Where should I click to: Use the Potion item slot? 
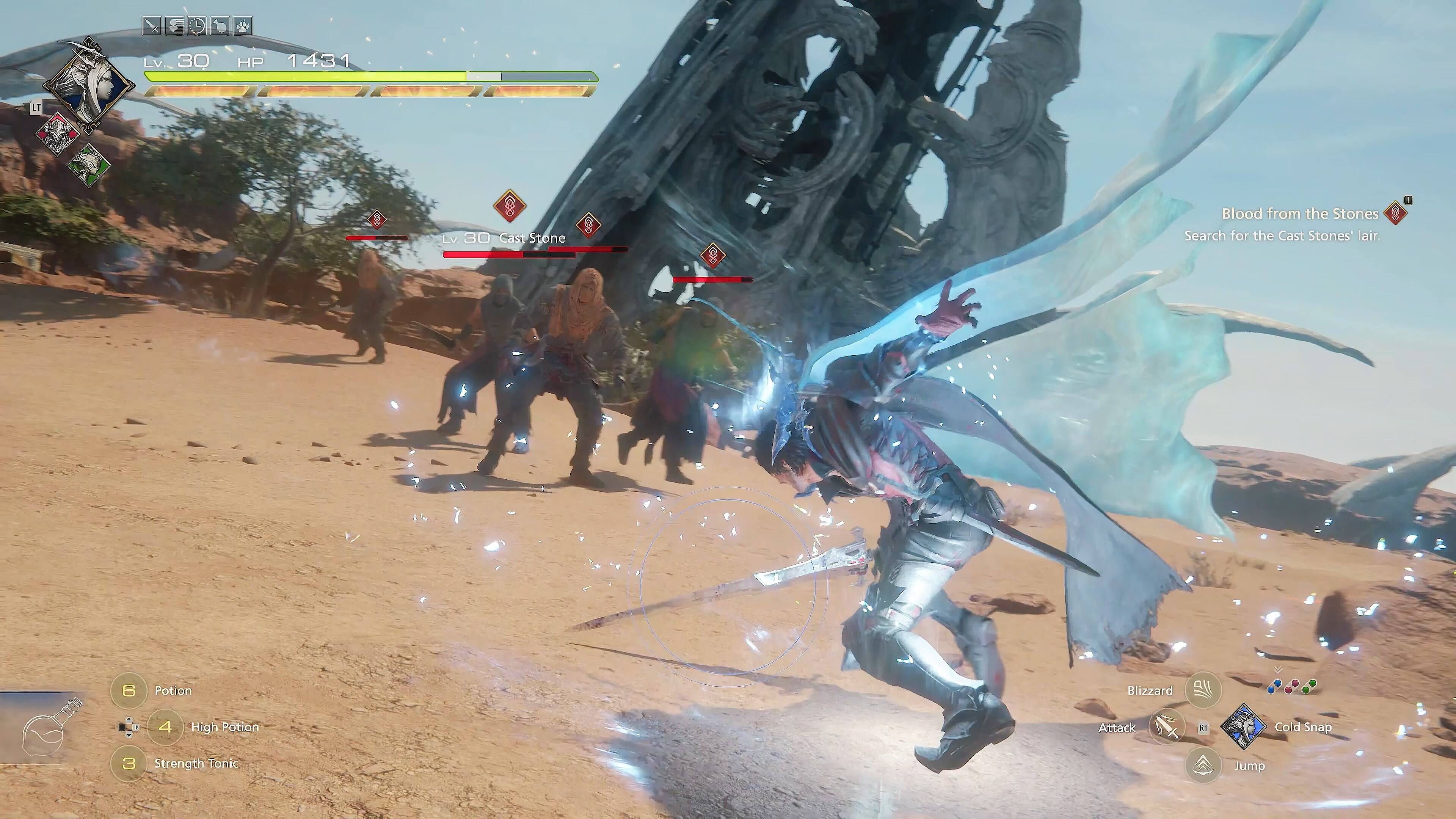tap(129, 690)
